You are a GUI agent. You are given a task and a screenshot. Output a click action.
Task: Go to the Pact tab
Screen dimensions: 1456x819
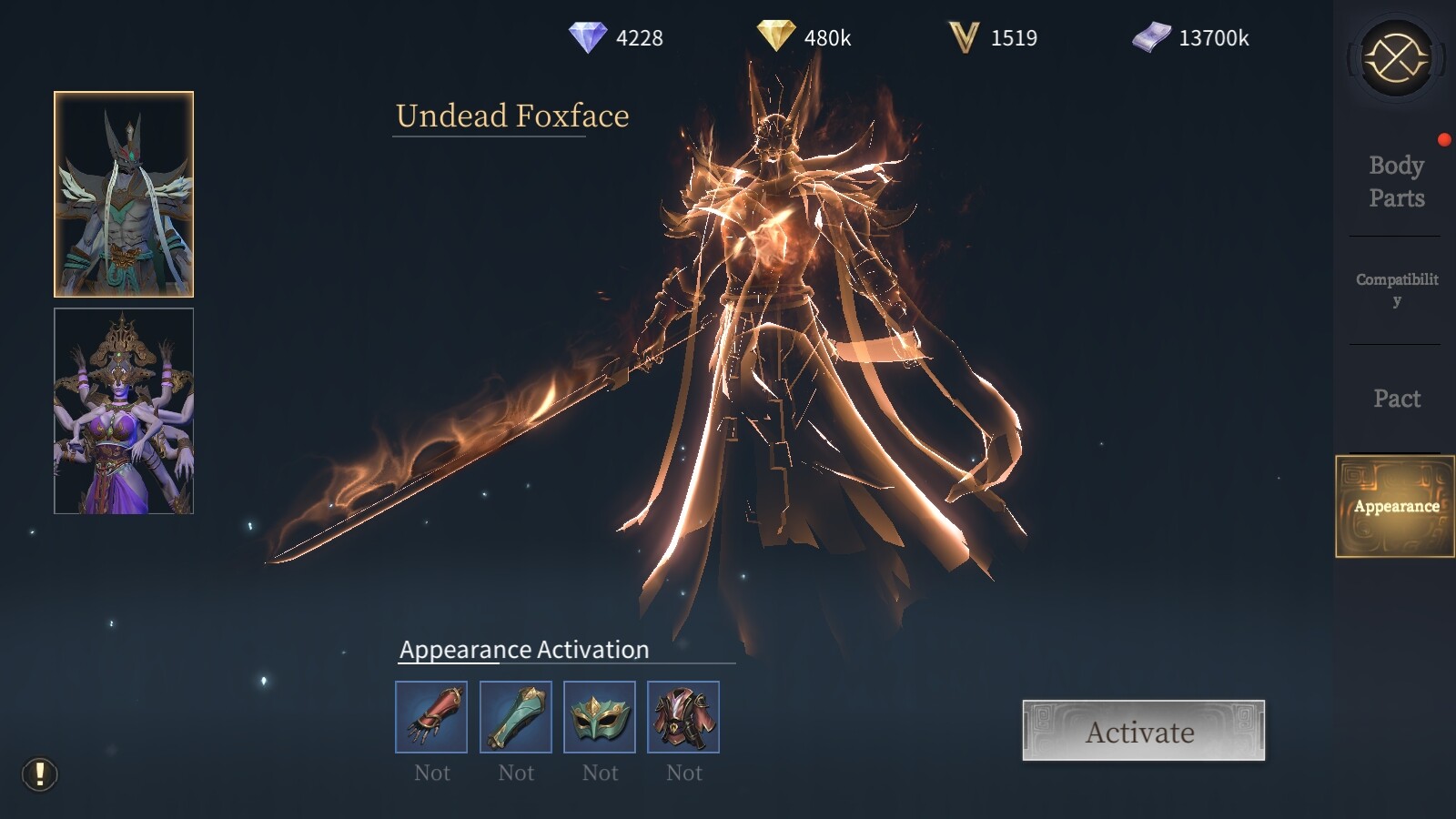click(x=1396, y=399)
